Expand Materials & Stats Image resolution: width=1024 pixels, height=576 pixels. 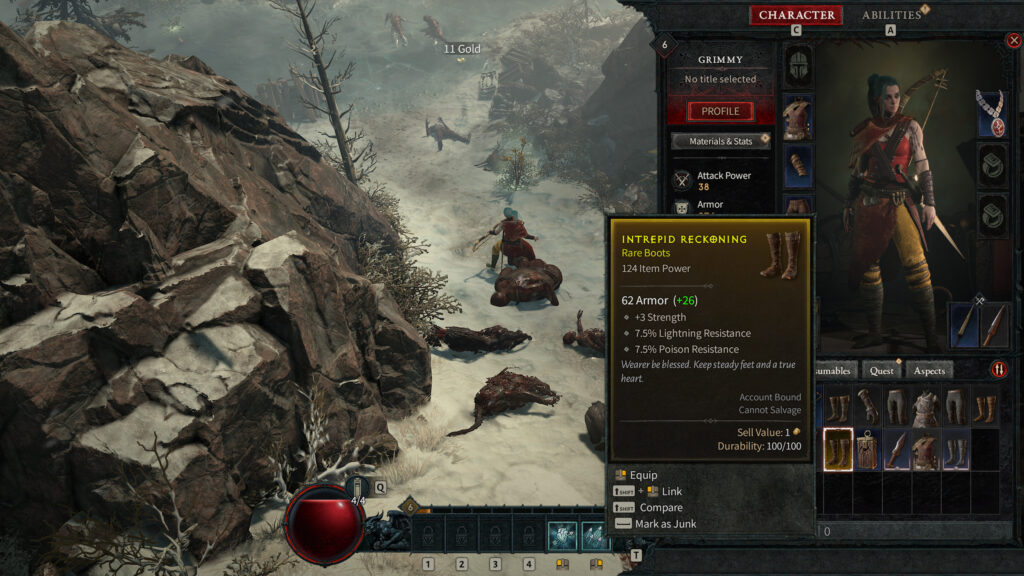(720, 141)
